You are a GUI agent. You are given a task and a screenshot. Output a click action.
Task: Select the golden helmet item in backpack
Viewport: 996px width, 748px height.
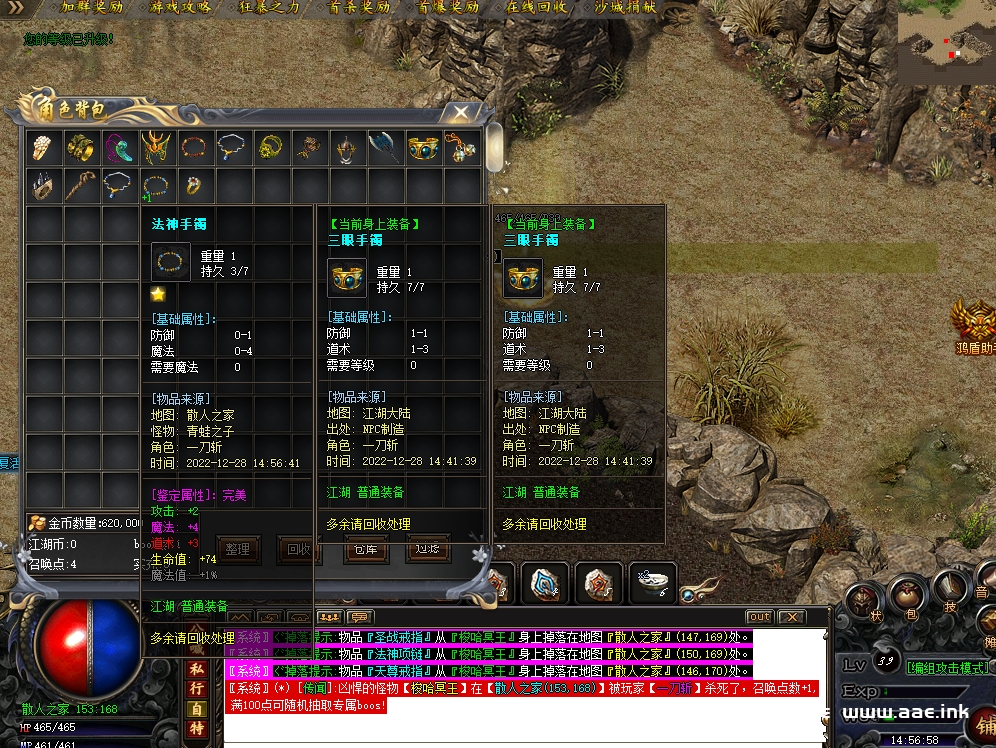pos(157,148)
